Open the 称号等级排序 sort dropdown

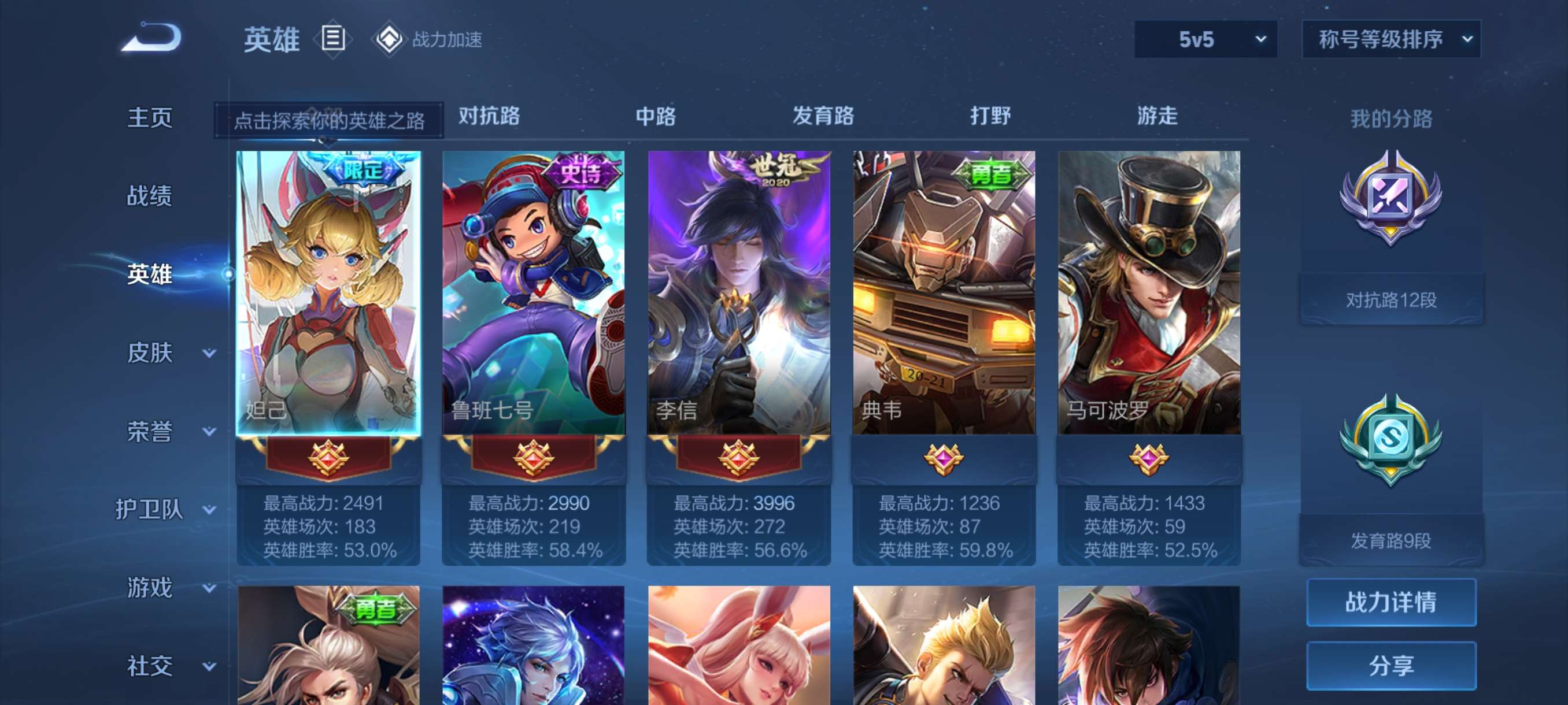[x=1391, y=39]
